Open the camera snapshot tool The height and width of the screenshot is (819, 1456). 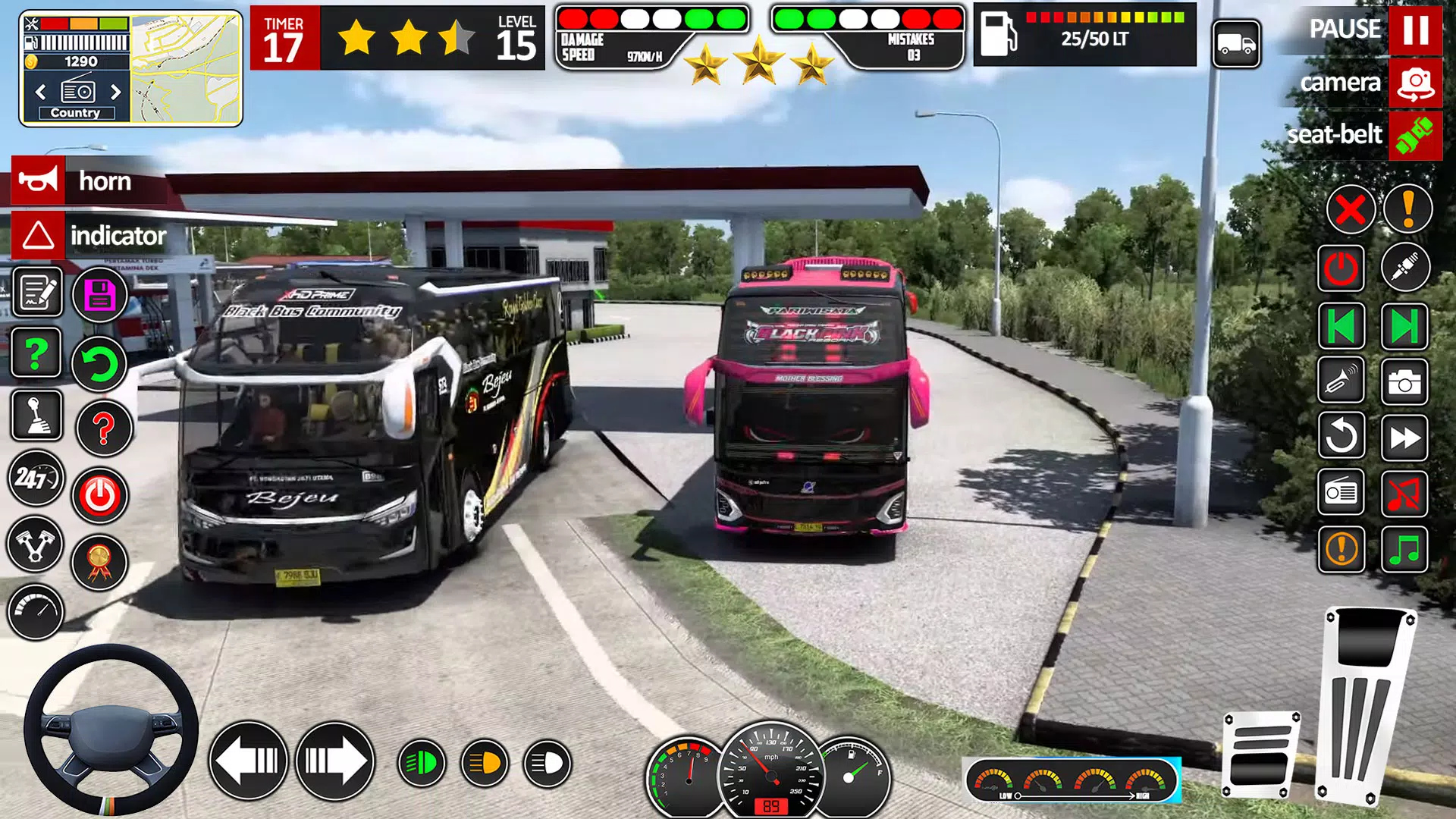click(1406, 381)
